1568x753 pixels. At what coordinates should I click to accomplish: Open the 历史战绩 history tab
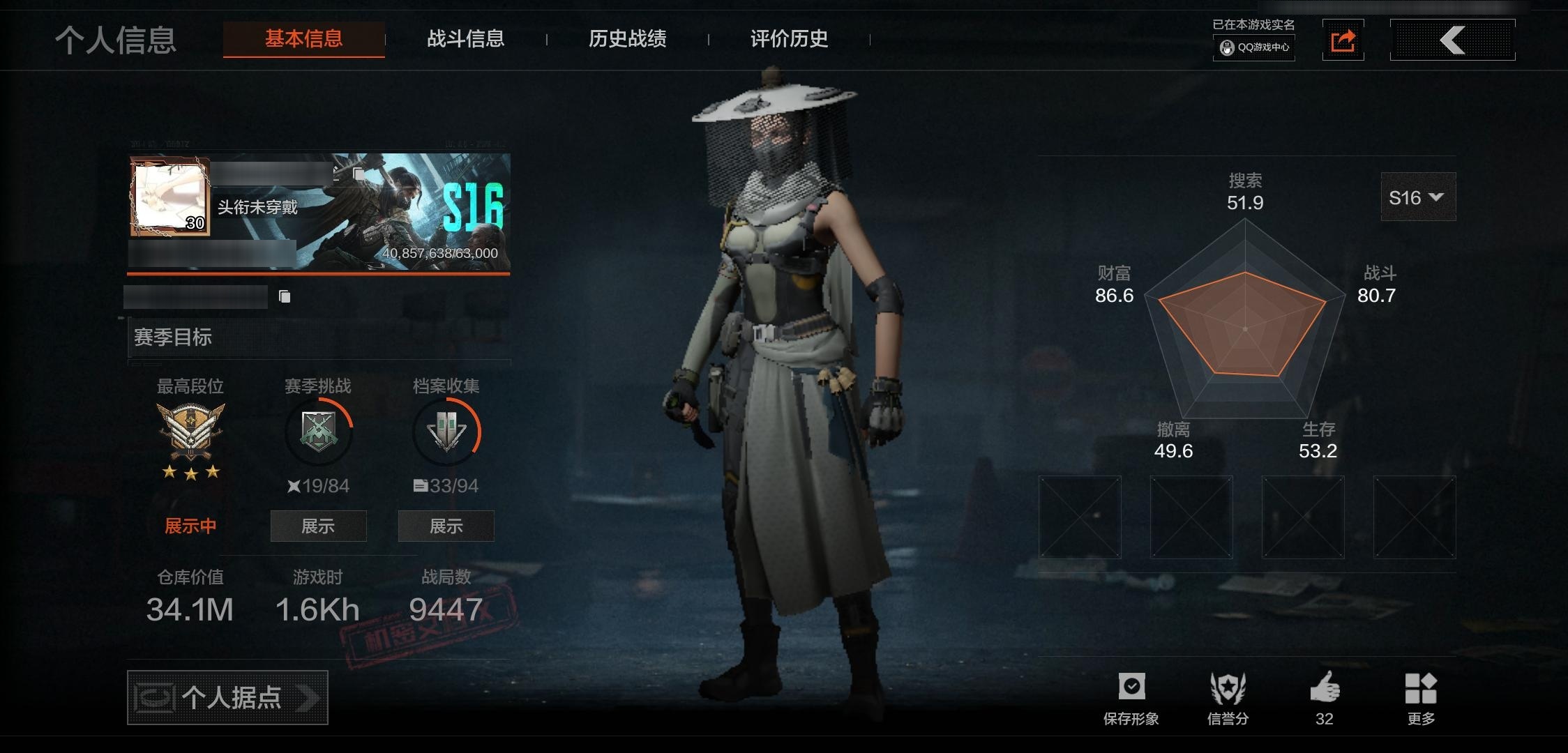click(627, 40)
